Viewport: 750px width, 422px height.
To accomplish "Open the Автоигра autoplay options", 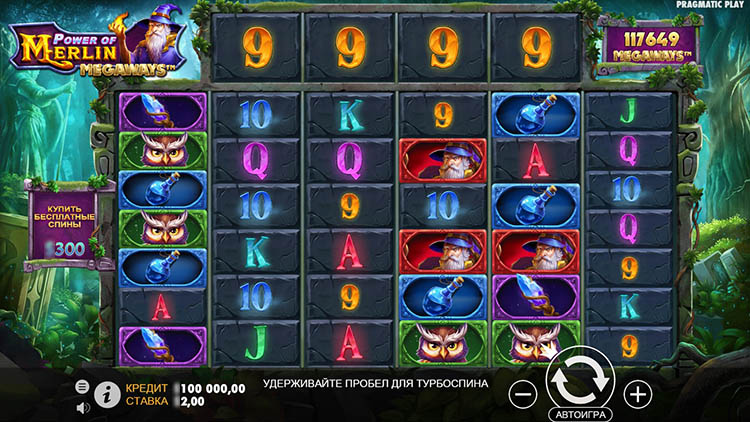I will pos(580,412).
